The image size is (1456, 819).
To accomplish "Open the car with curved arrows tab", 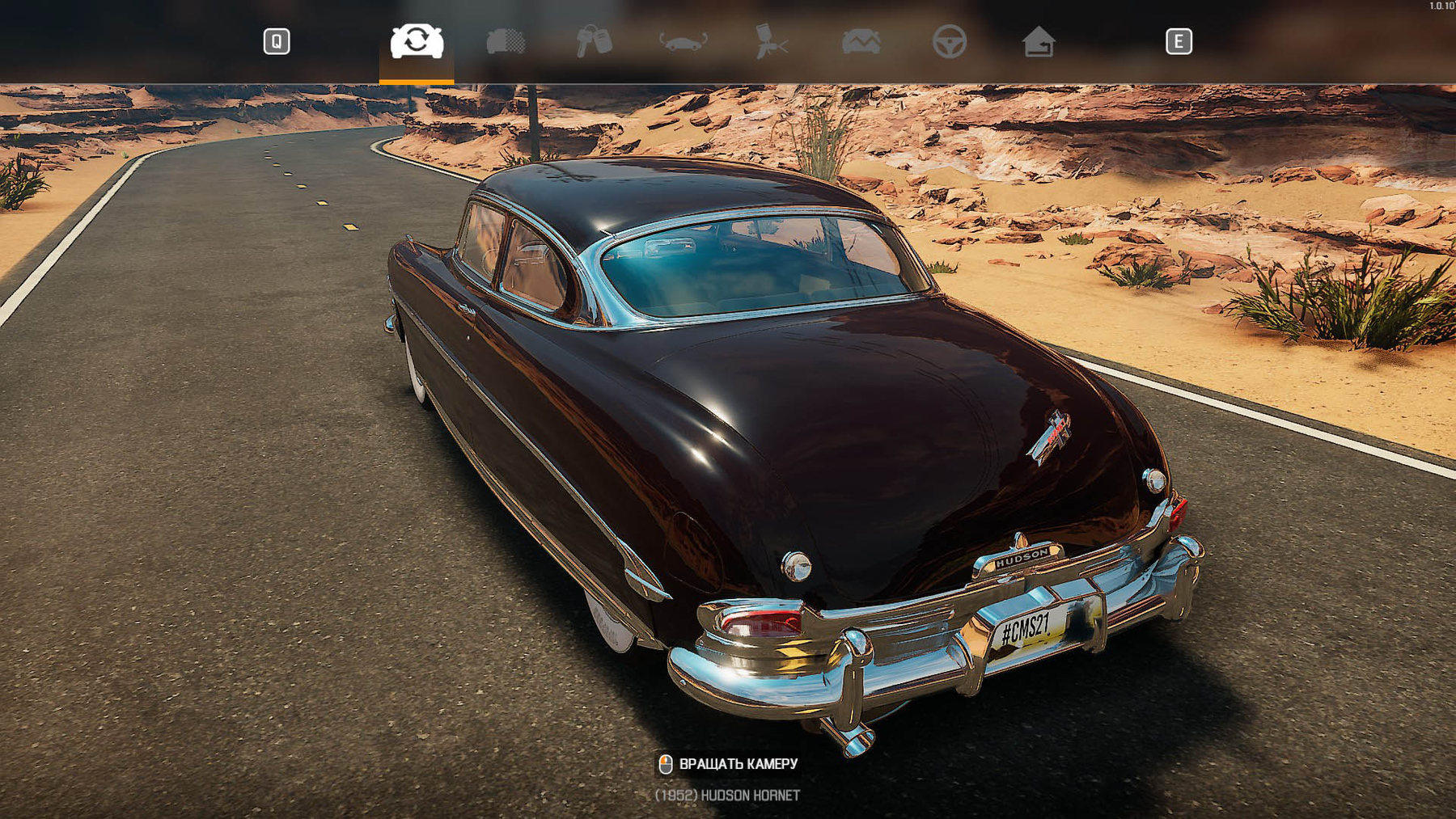I will click(684, 41).
